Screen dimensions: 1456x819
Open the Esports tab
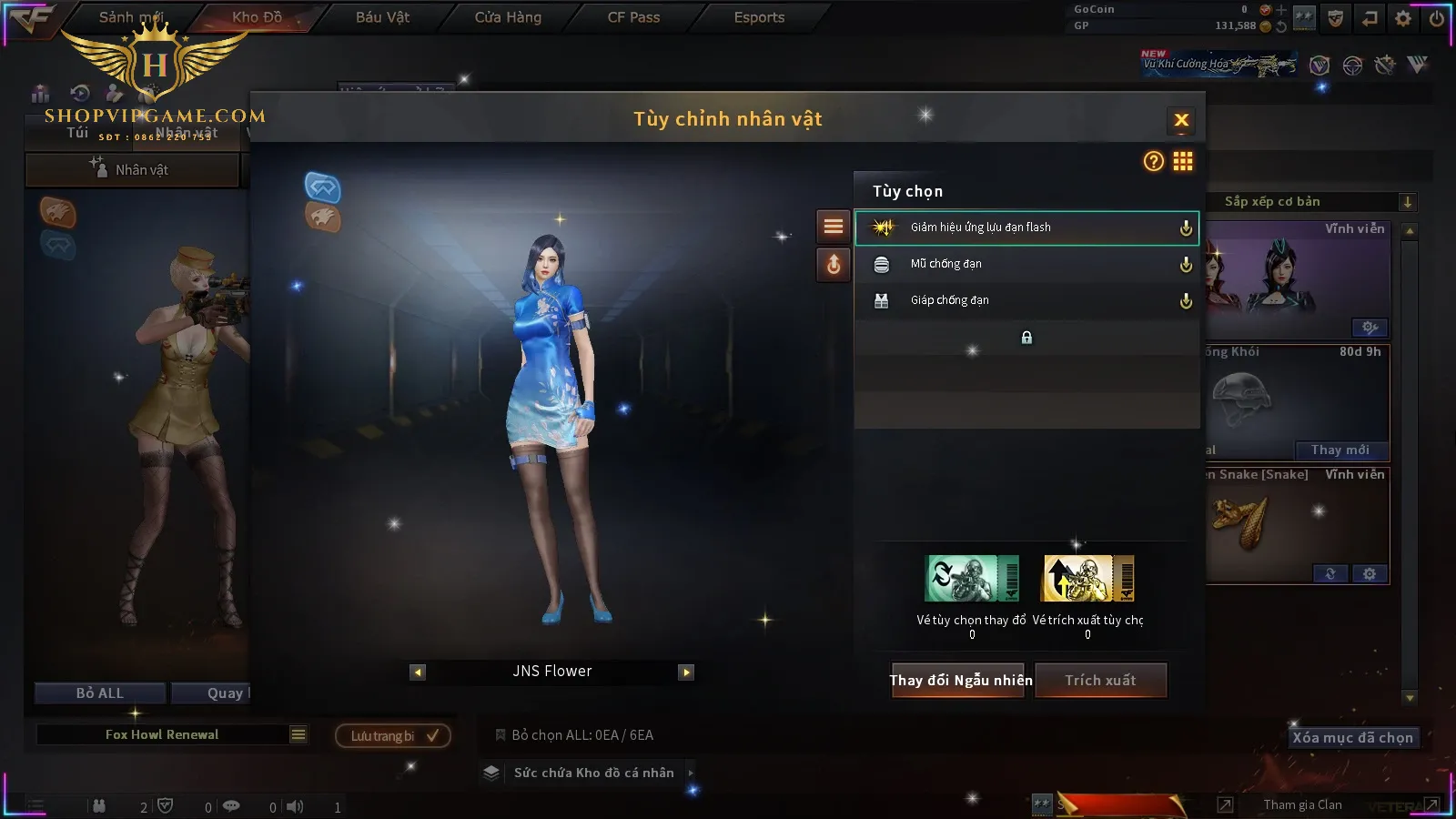pos(759,17)
